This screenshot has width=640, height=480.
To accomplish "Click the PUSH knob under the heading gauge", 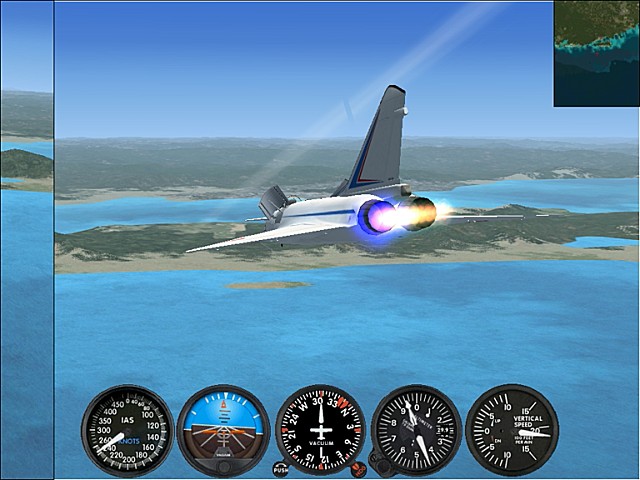I will (281, 468).
